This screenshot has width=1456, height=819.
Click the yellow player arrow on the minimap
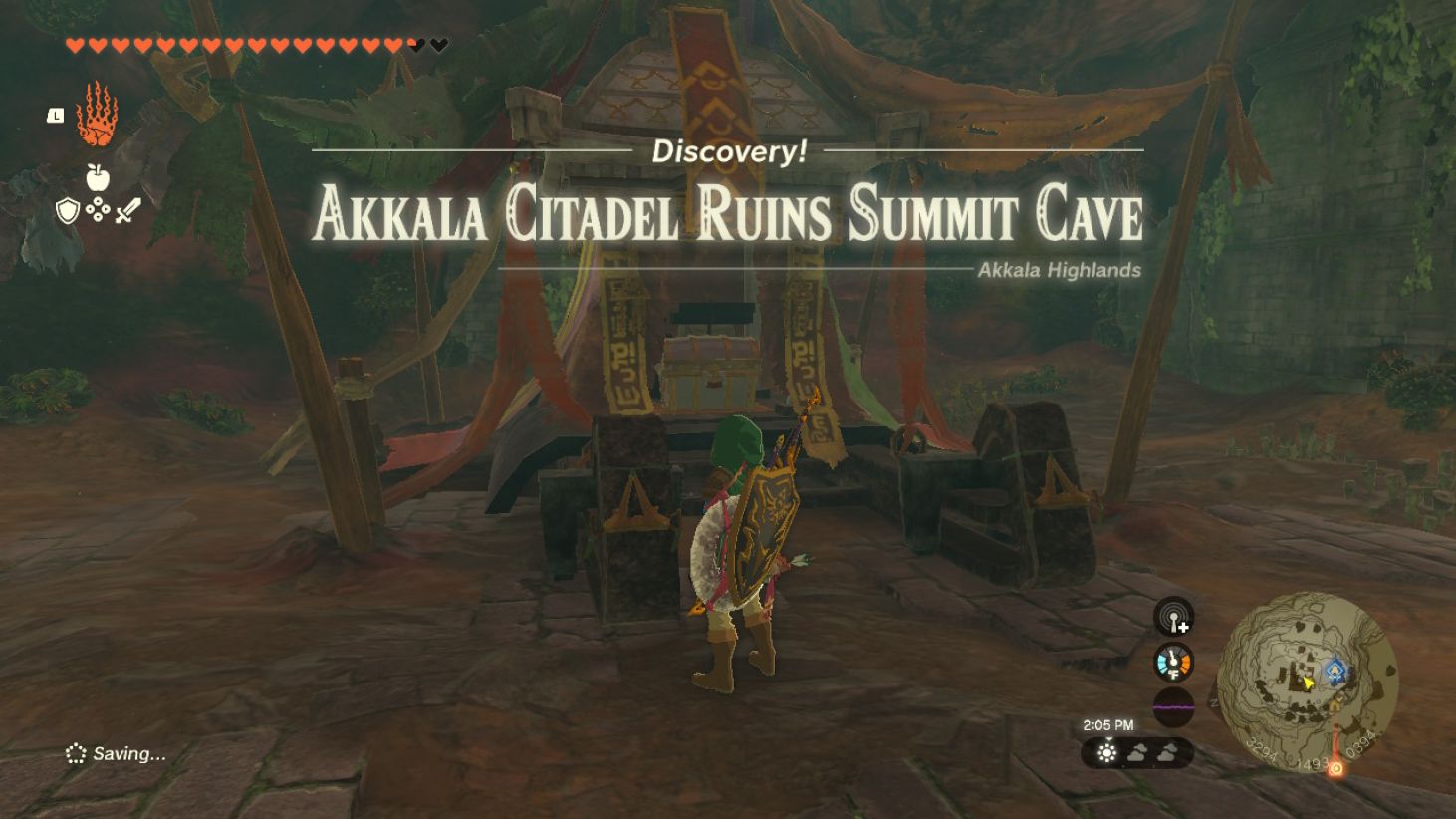click(x=1309, y=682)
